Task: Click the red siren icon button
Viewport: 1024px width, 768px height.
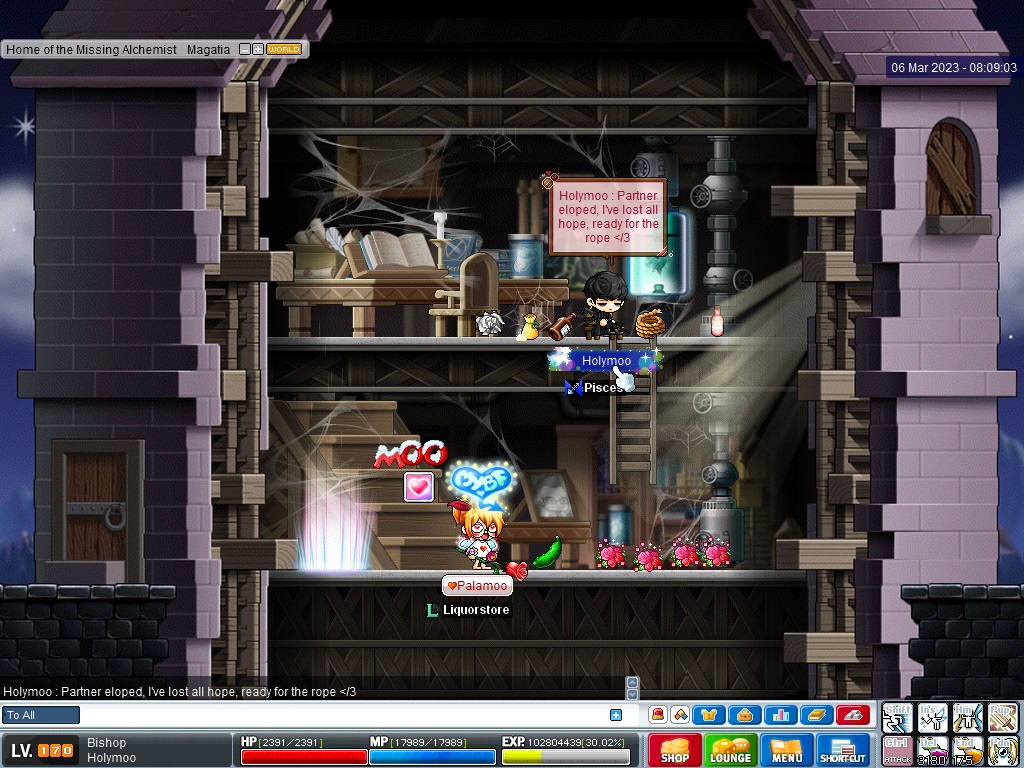Action: point(658,715)
